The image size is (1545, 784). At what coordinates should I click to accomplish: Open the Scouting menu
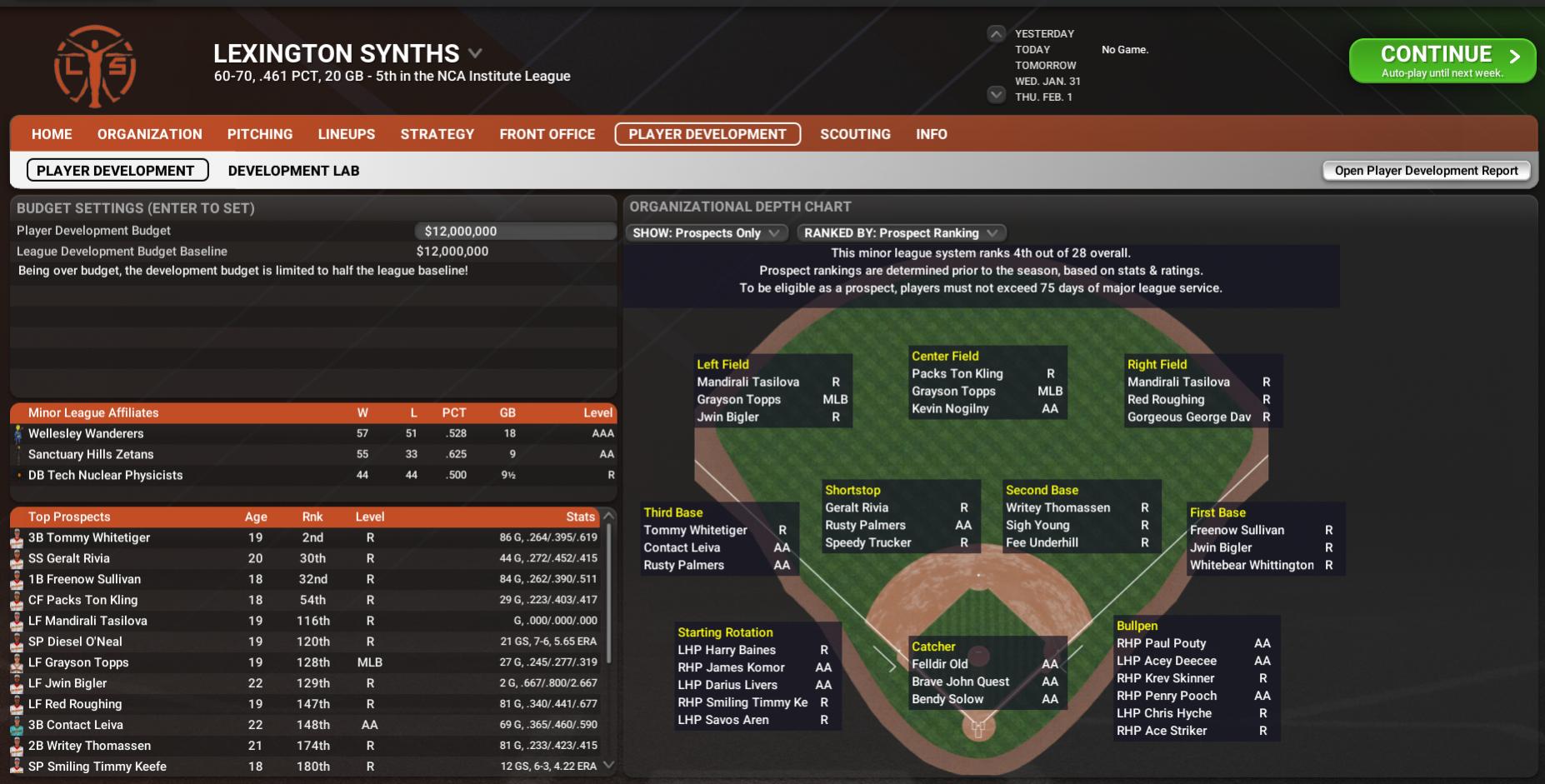855,134
